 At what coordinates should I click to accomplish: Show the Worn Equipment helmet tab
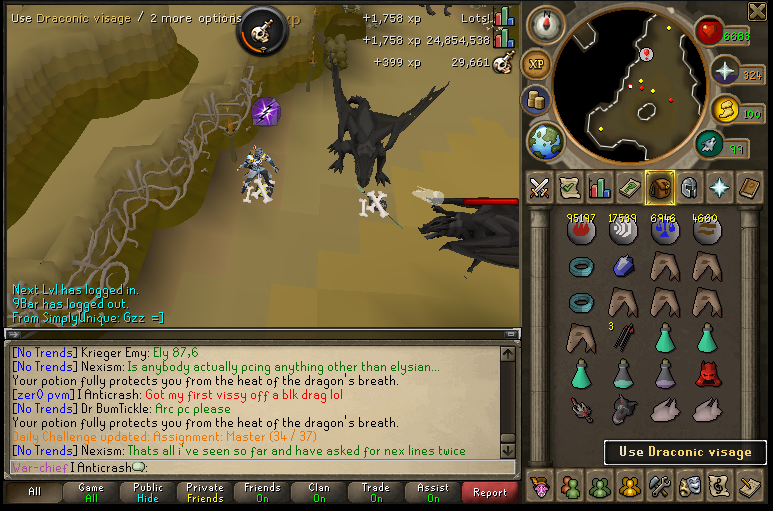click(689, 187)
